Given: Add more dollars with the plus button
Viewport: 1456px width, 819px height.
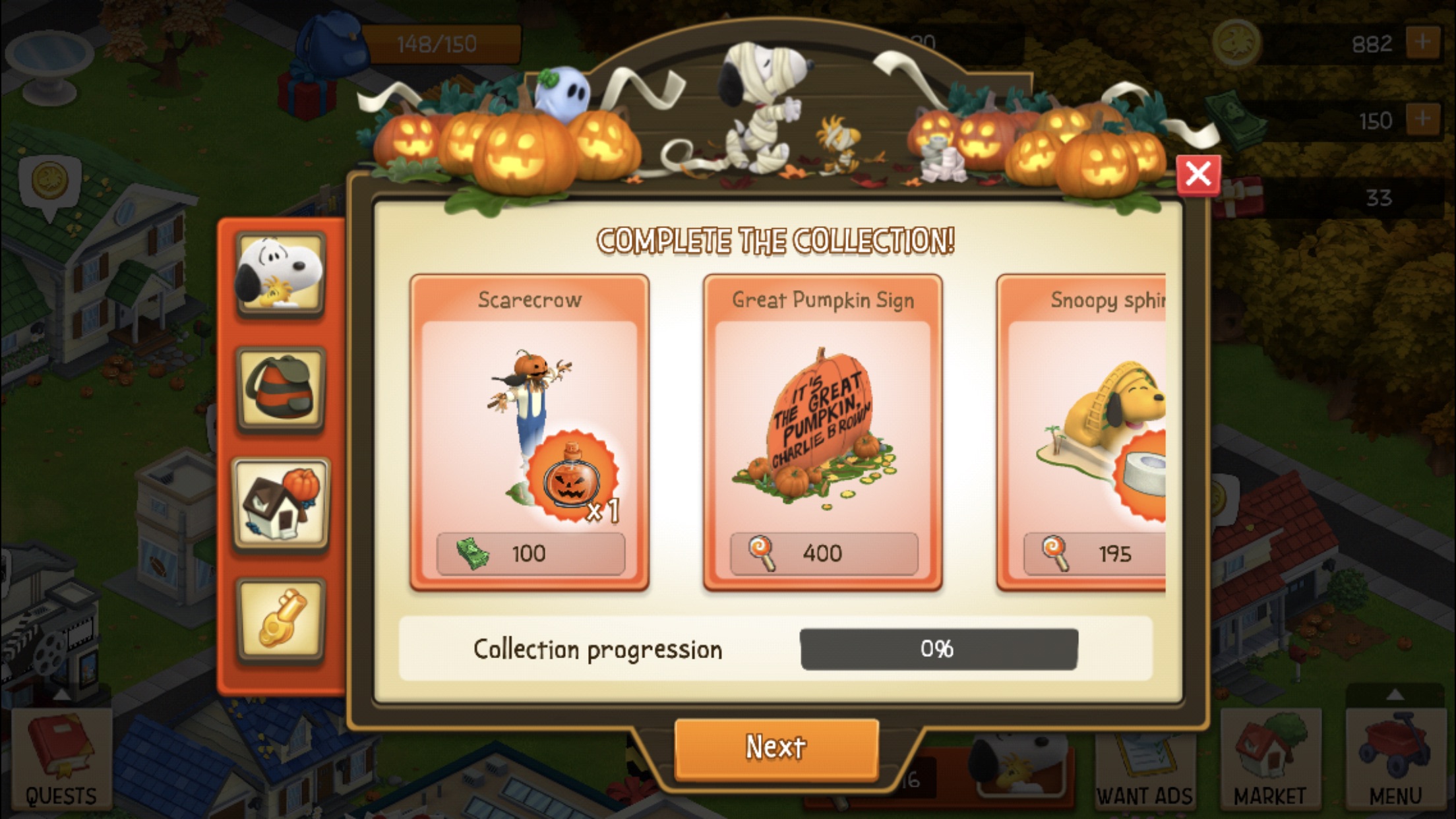Looking at the screenshot, I should click(1422, 120).
